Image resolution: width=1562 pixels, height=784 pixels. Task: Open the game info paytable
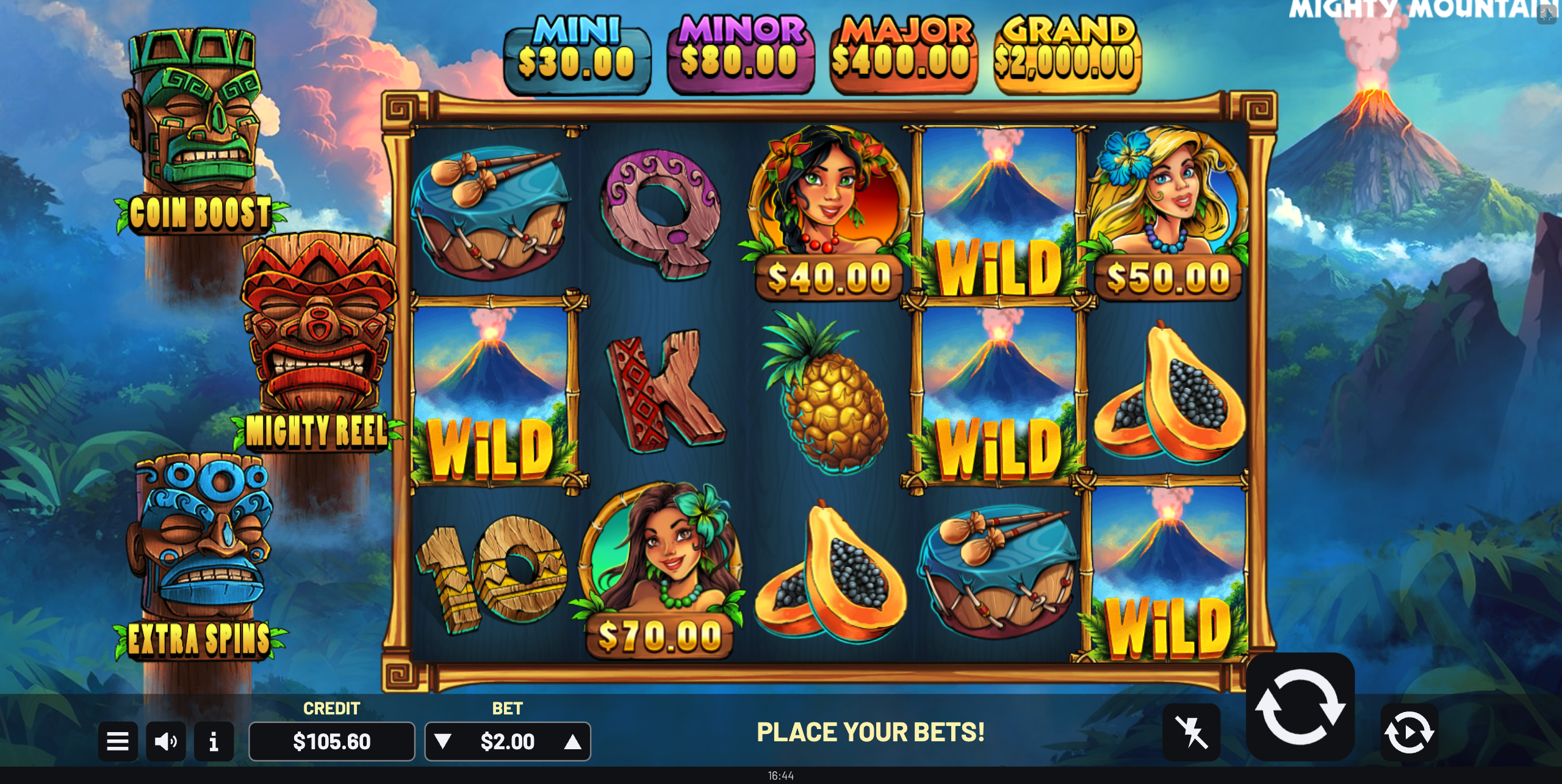[x=214, y=741]
